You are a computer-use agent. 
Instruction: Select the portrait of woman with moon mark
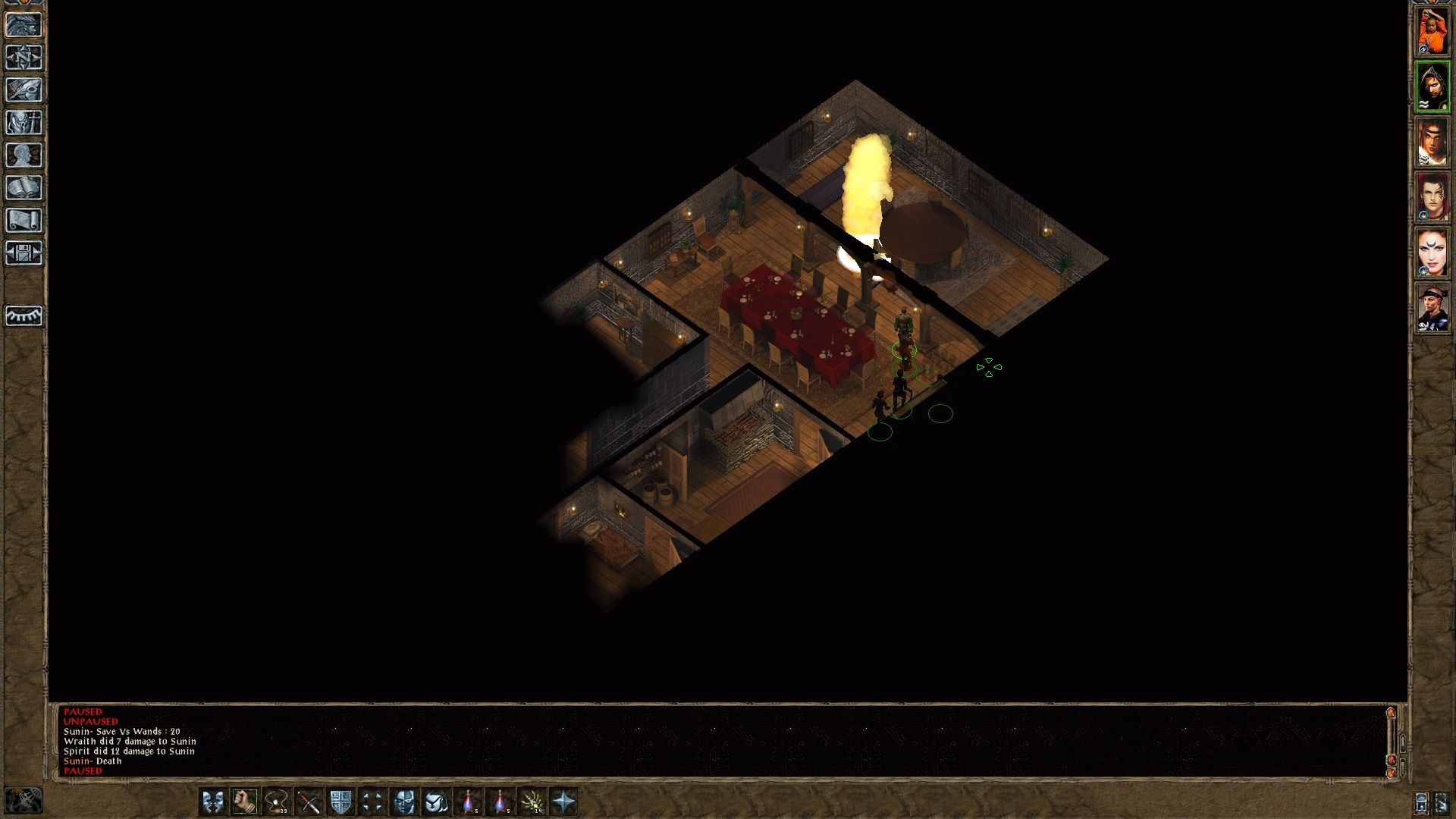coord(1432,253)
